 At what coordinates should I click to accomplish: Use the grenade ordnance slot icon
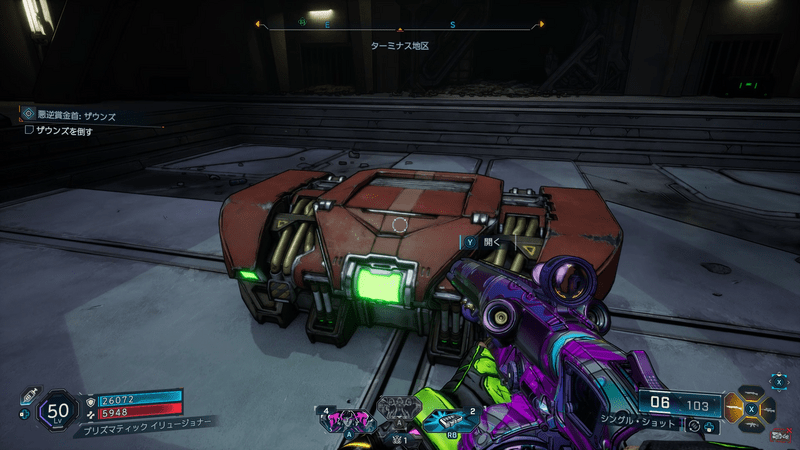click(x=451, y=420)
